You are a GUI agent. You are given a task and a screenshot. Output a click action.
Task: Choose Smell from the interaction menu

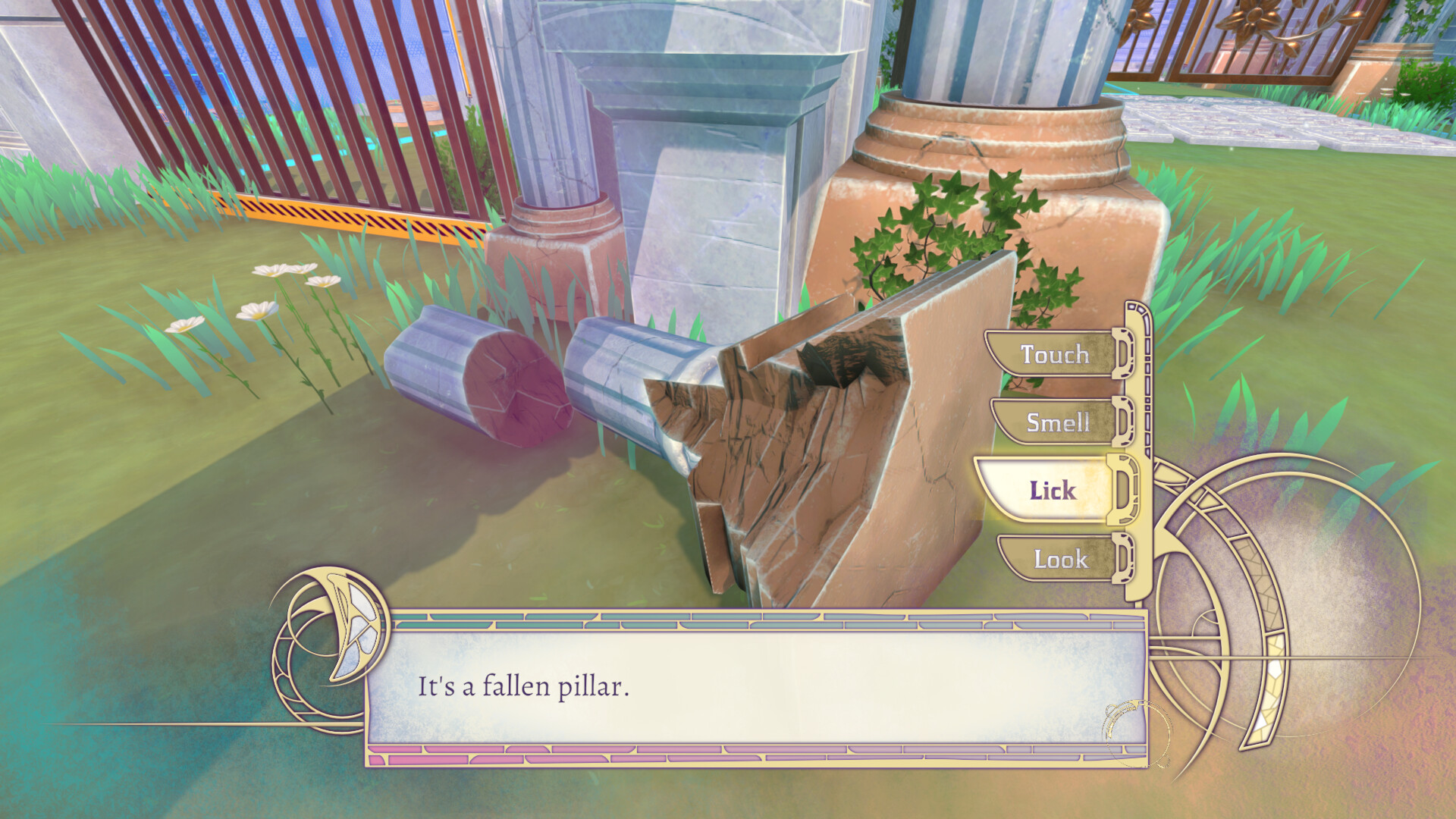1060,423
